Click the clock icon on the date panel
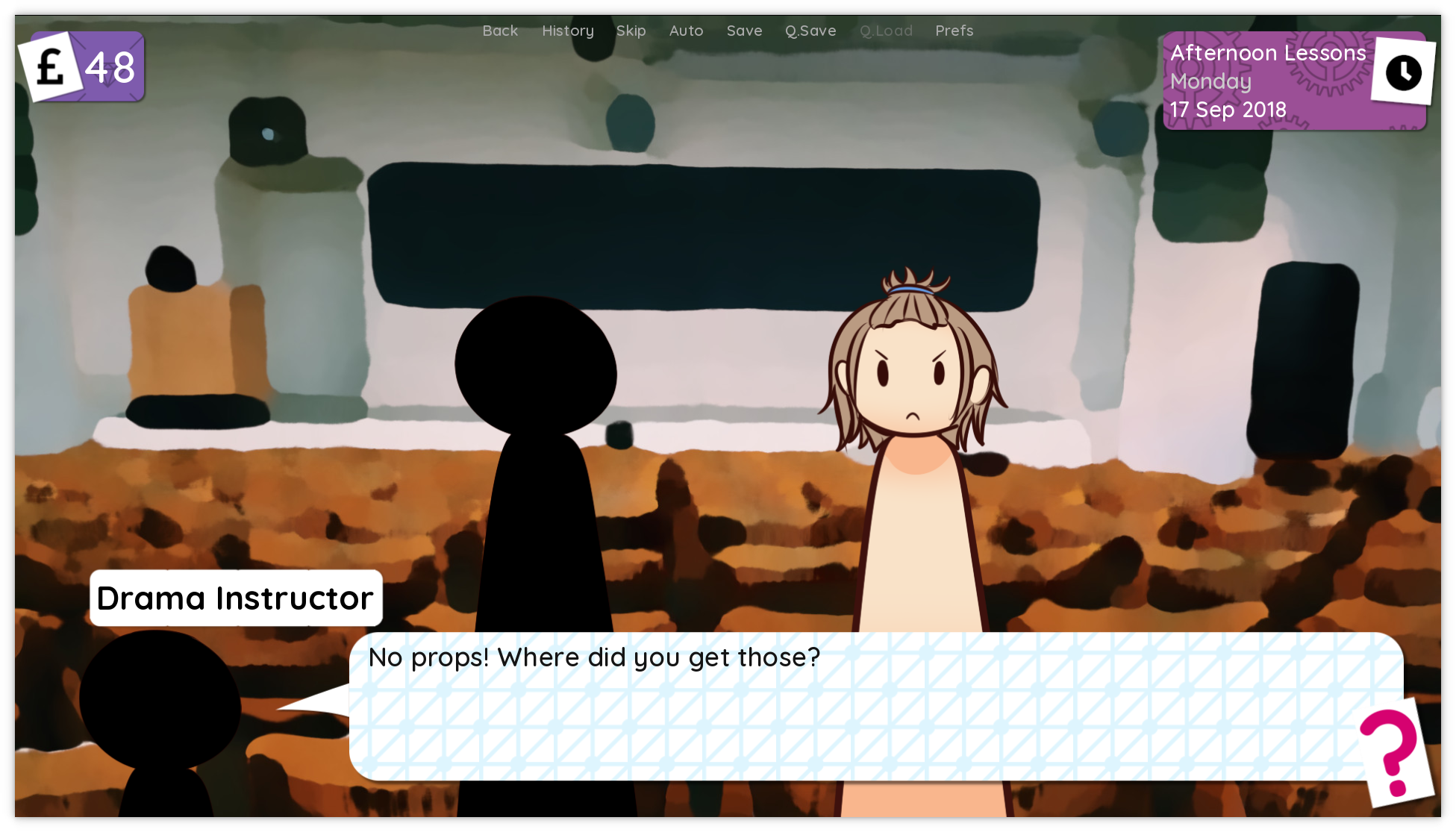This screenshot has height=832, width=1456. (1403, 72)
